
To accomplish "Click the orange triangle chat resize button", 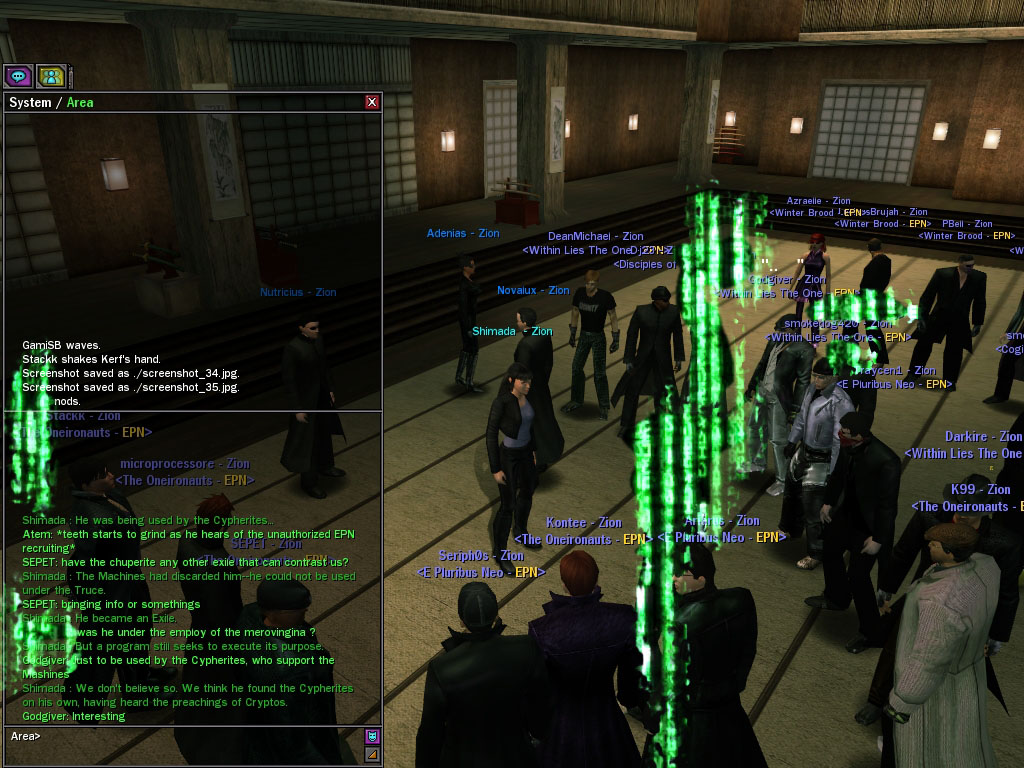I will tap(372, 754).
